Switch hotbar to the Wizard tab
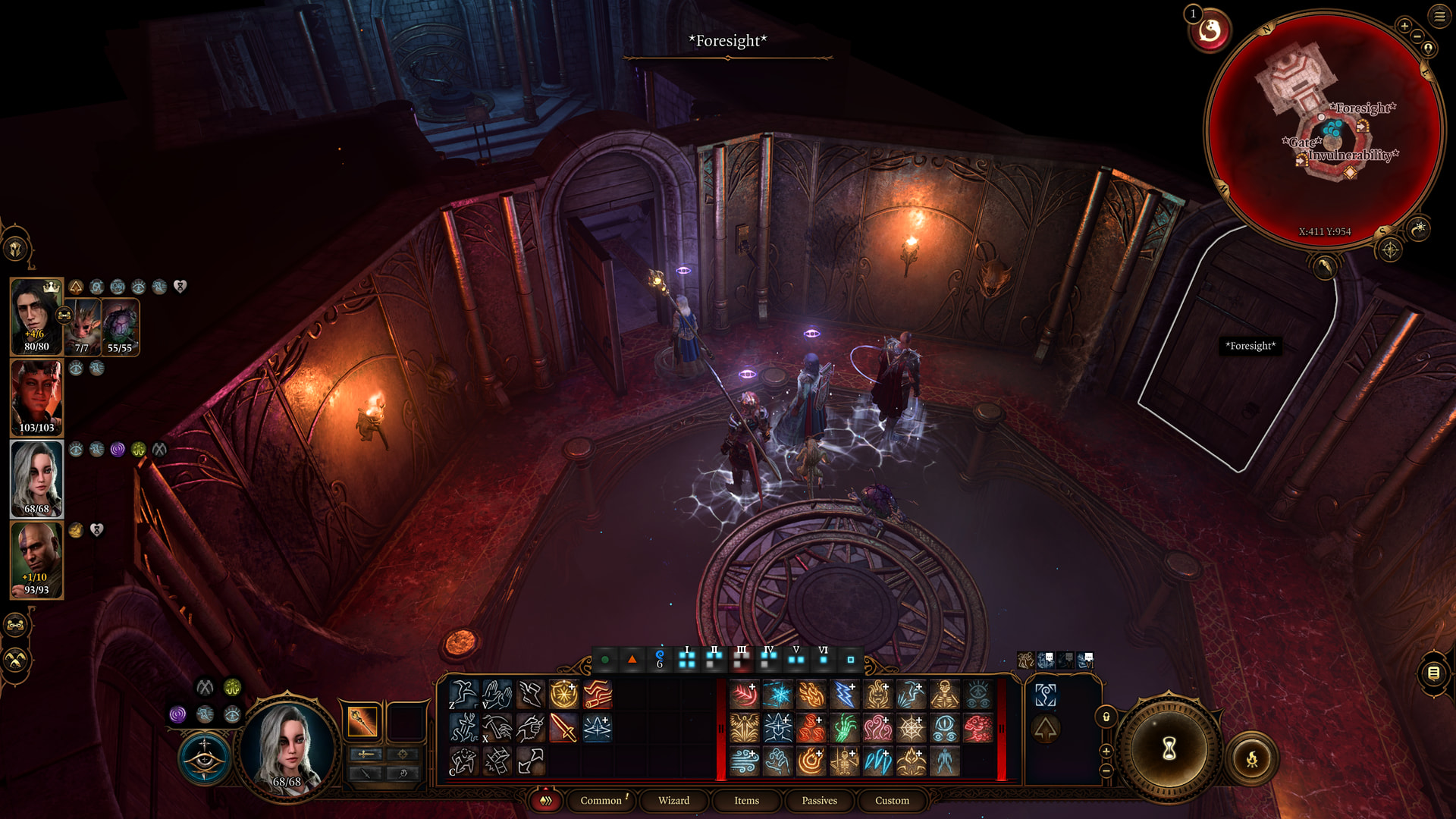The height and width of the screenshot is (819, 1456). pyautogui.click(x=673, y=801)
